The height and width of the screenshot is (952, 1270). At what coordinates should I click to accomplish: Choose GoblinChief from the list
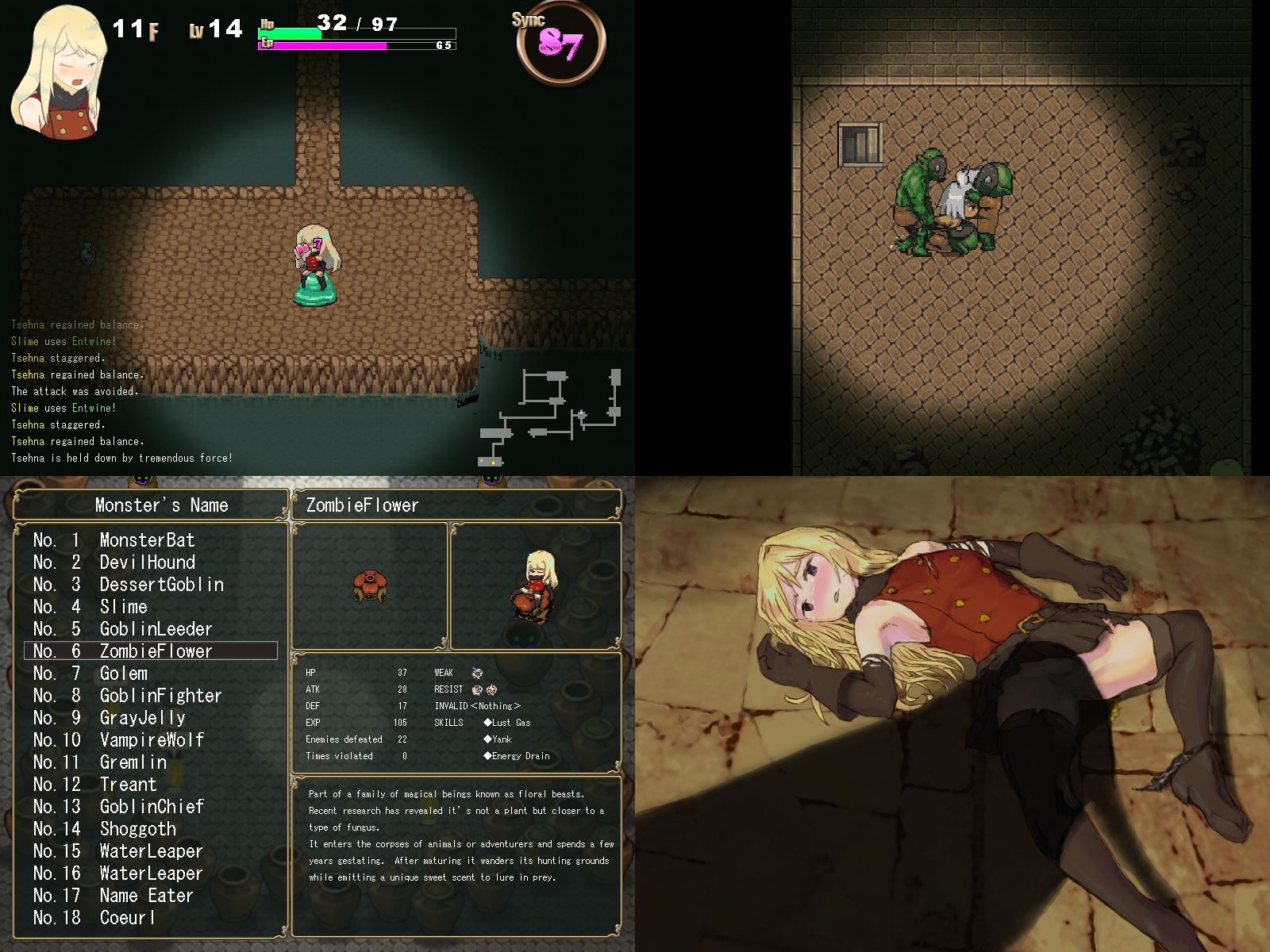tap(152, 807)
